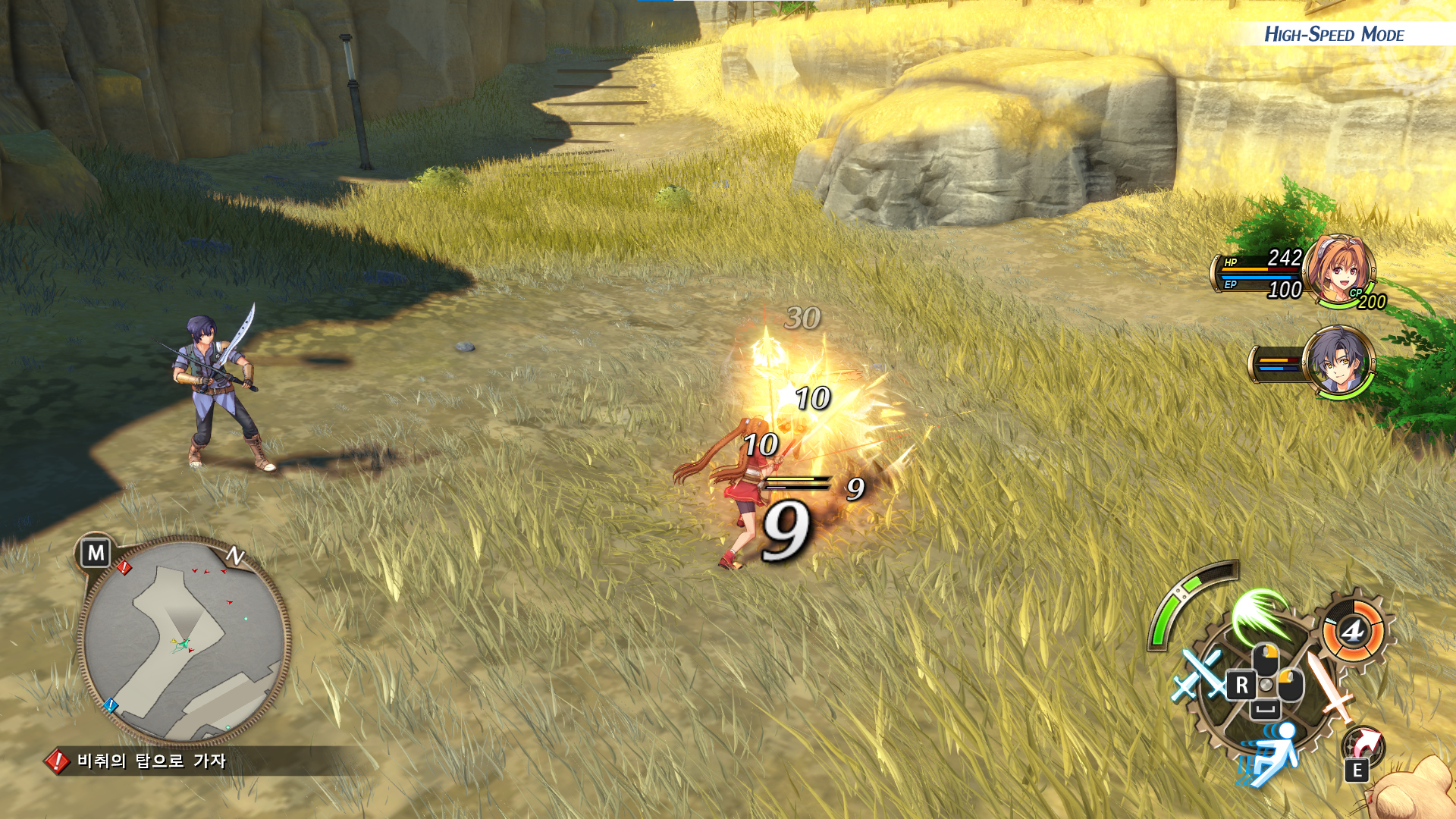
Task: Toggle the High-Speed Mode label
Action: pos(1333,34)
